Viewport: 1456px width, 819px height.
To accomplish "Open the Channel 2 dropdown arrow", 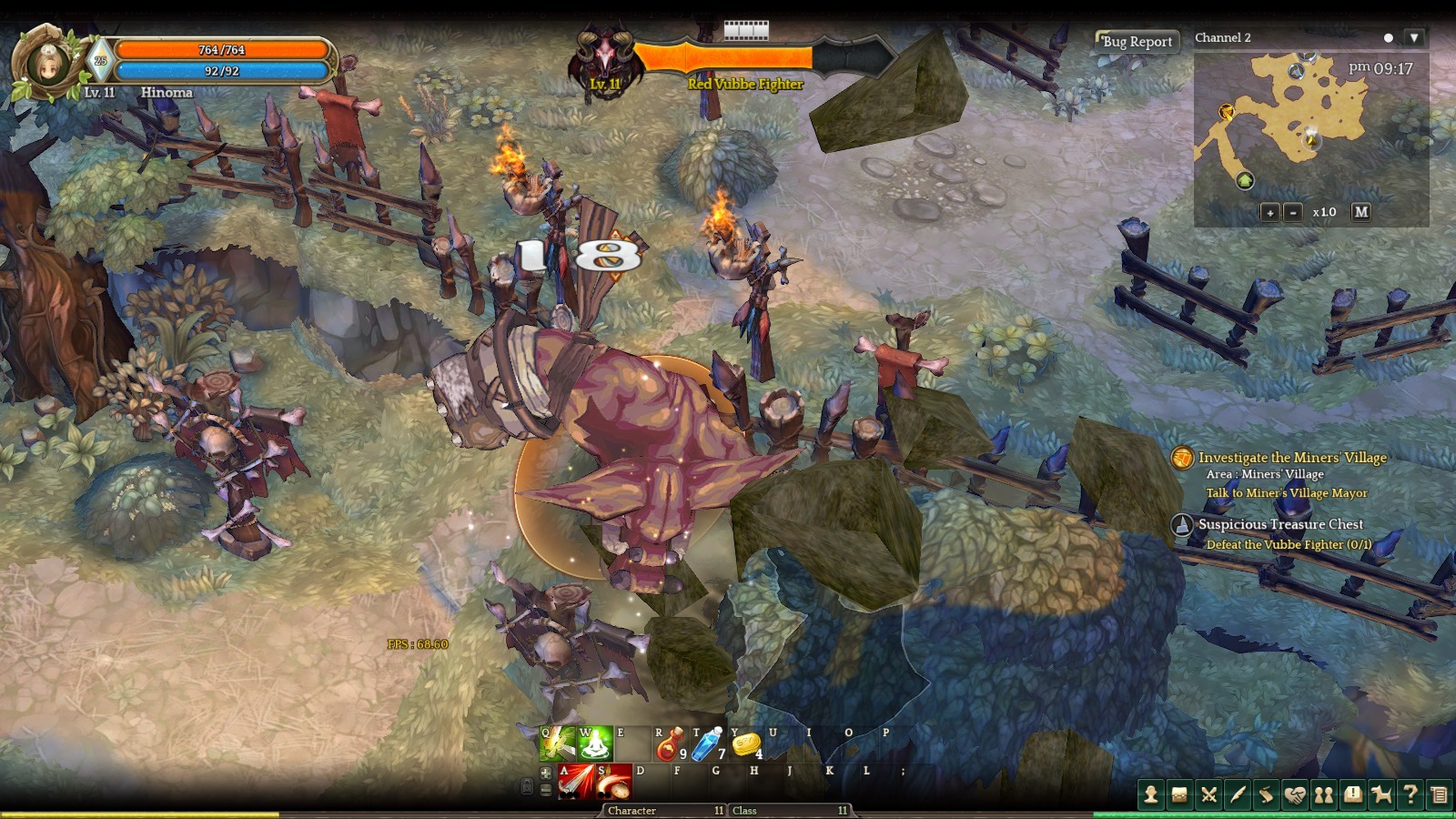I will click(x=1413, y=37).
